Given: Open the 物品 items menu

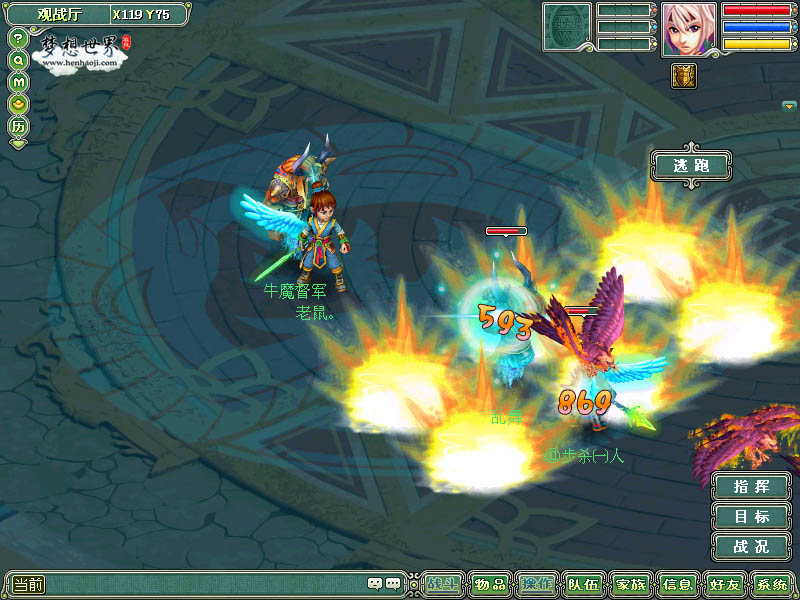Looking at the screenshot, I should 490,585.
